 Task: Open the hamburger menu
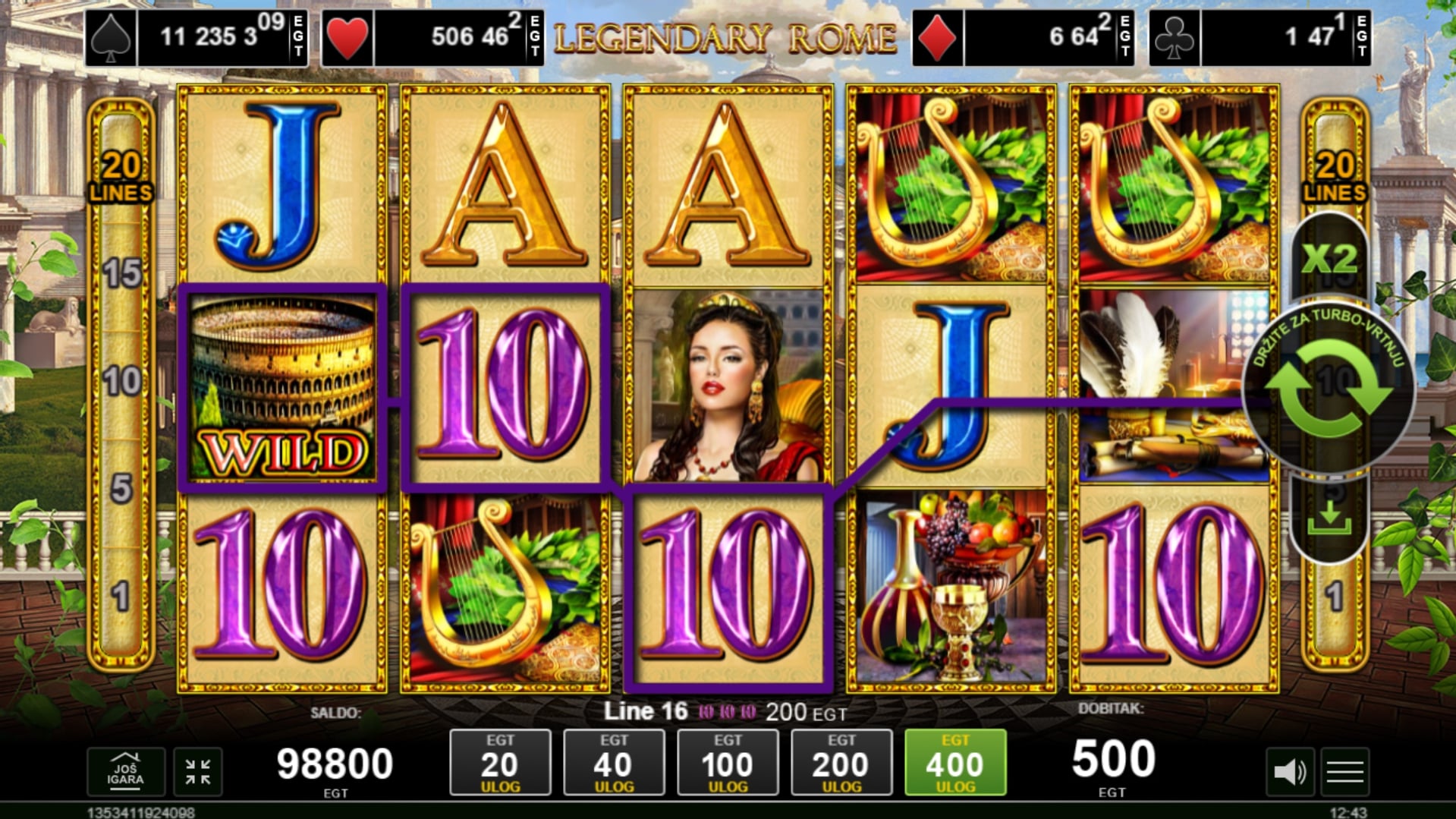1345,772
